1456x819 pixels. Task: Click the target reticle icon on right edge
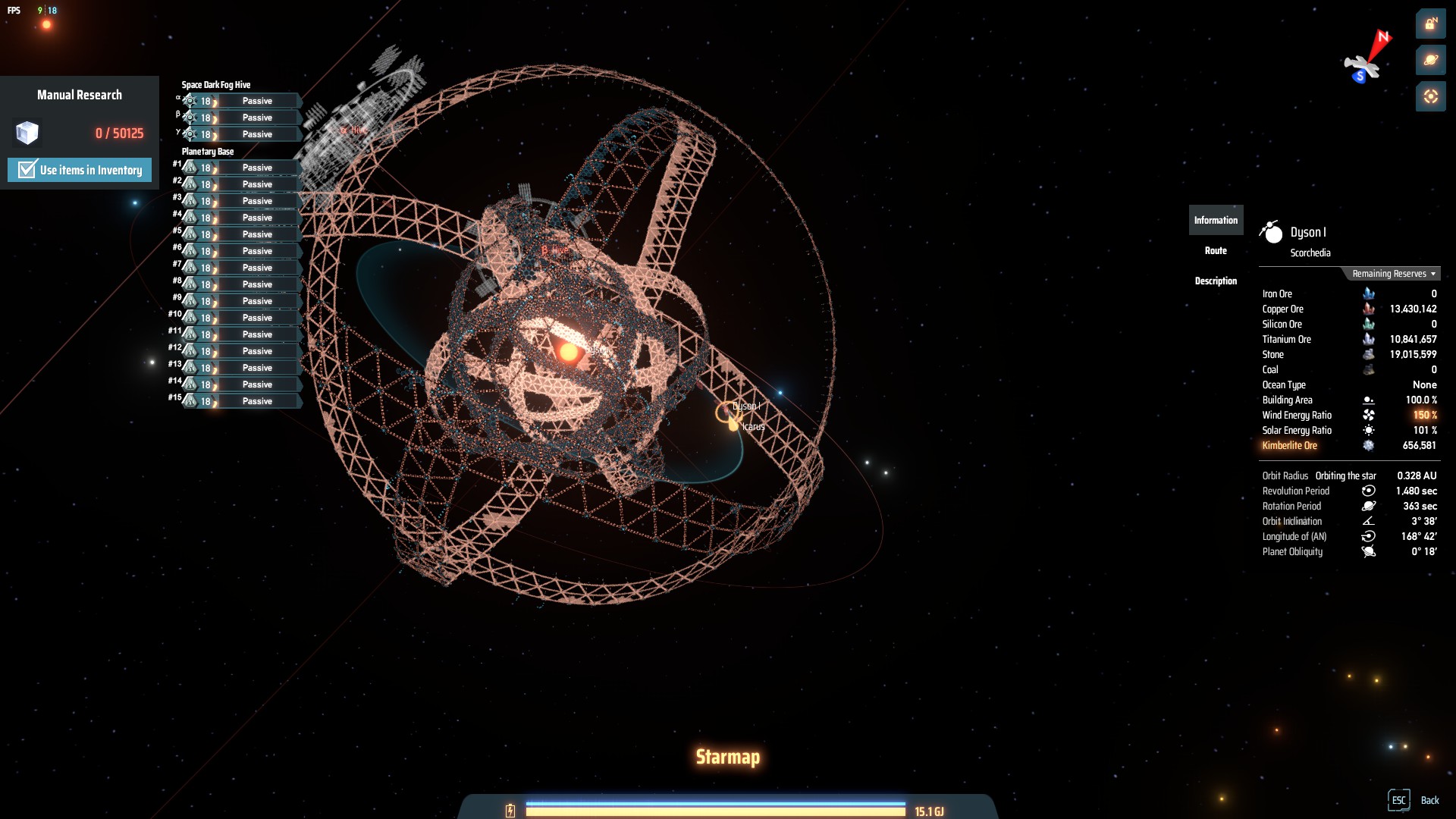[1431, 95]
